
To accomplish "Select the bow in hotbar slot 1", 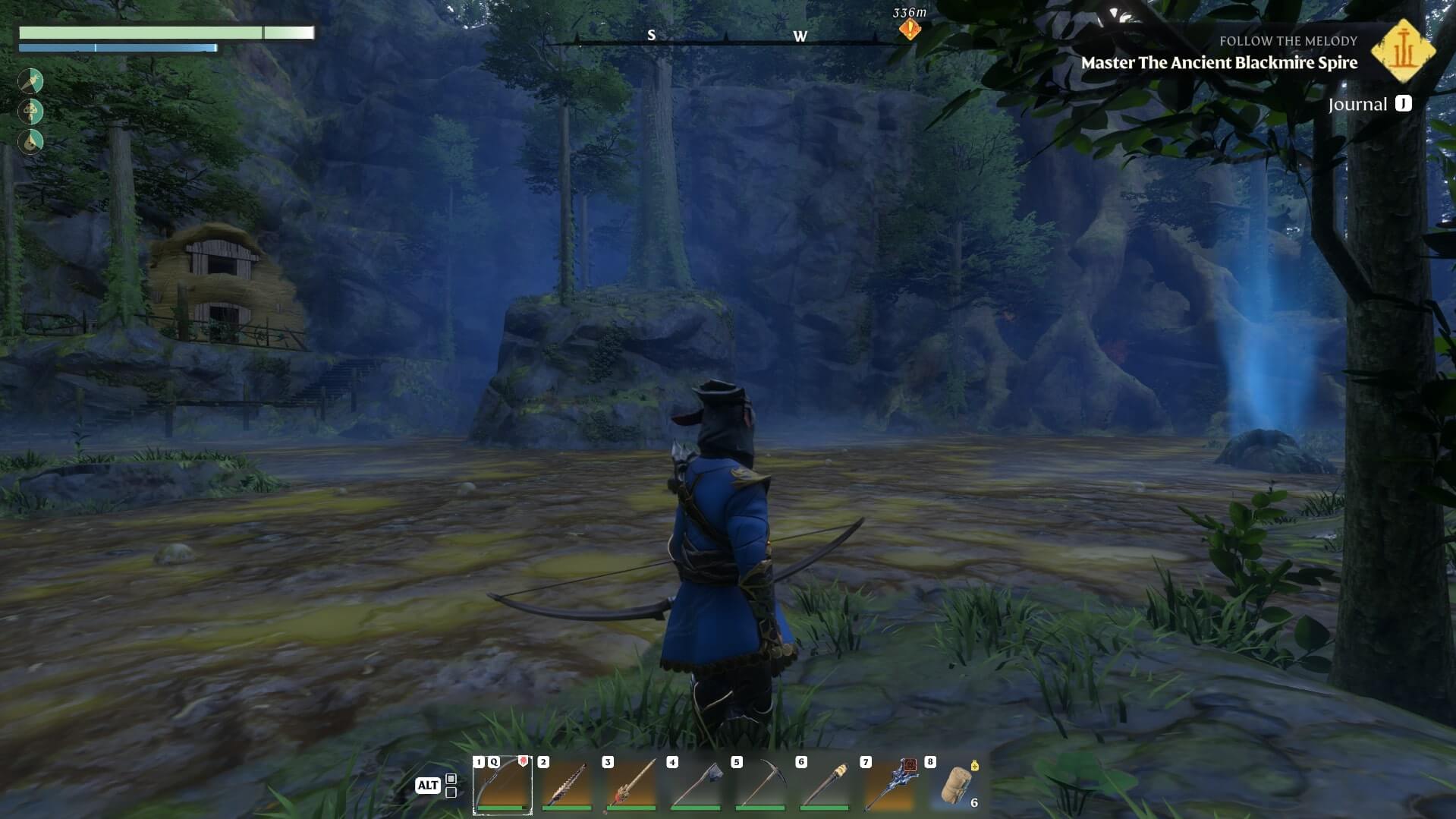I will pos(502,785).
